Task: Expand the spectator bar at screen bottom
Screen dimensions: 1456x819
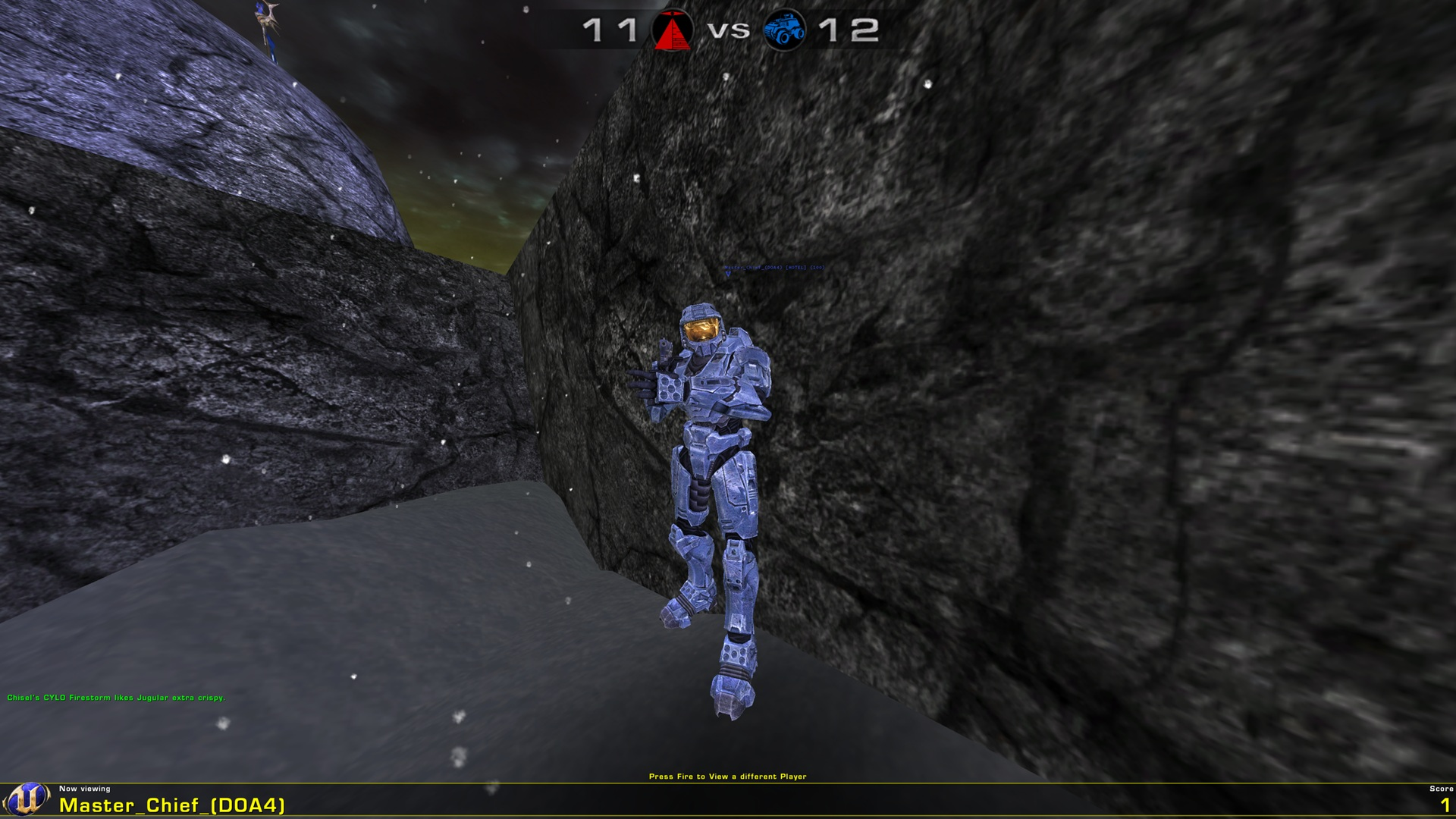Action: tap(728, 802)
